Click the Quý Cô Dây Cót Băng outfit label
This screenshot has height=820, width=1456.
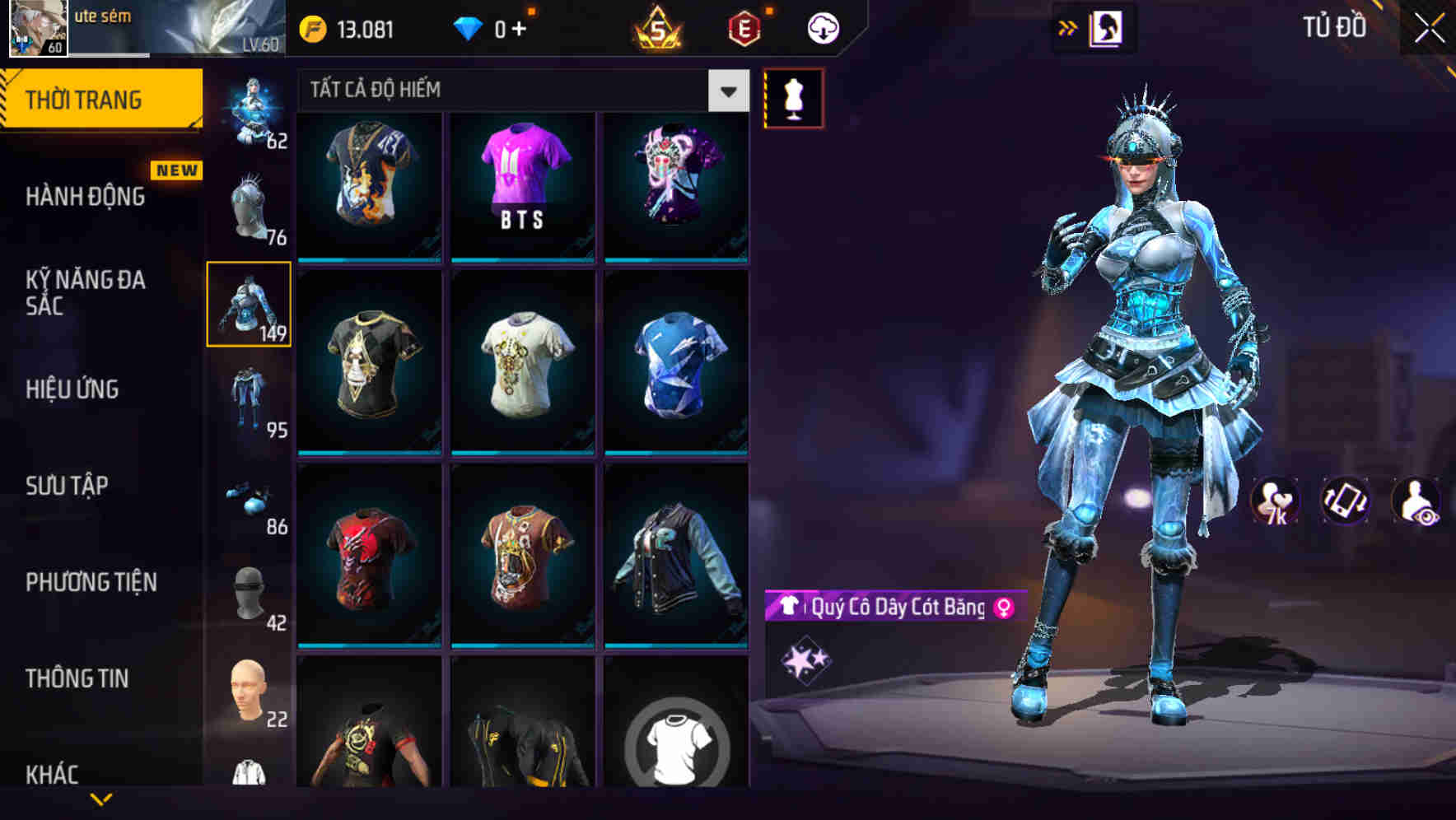894,608
